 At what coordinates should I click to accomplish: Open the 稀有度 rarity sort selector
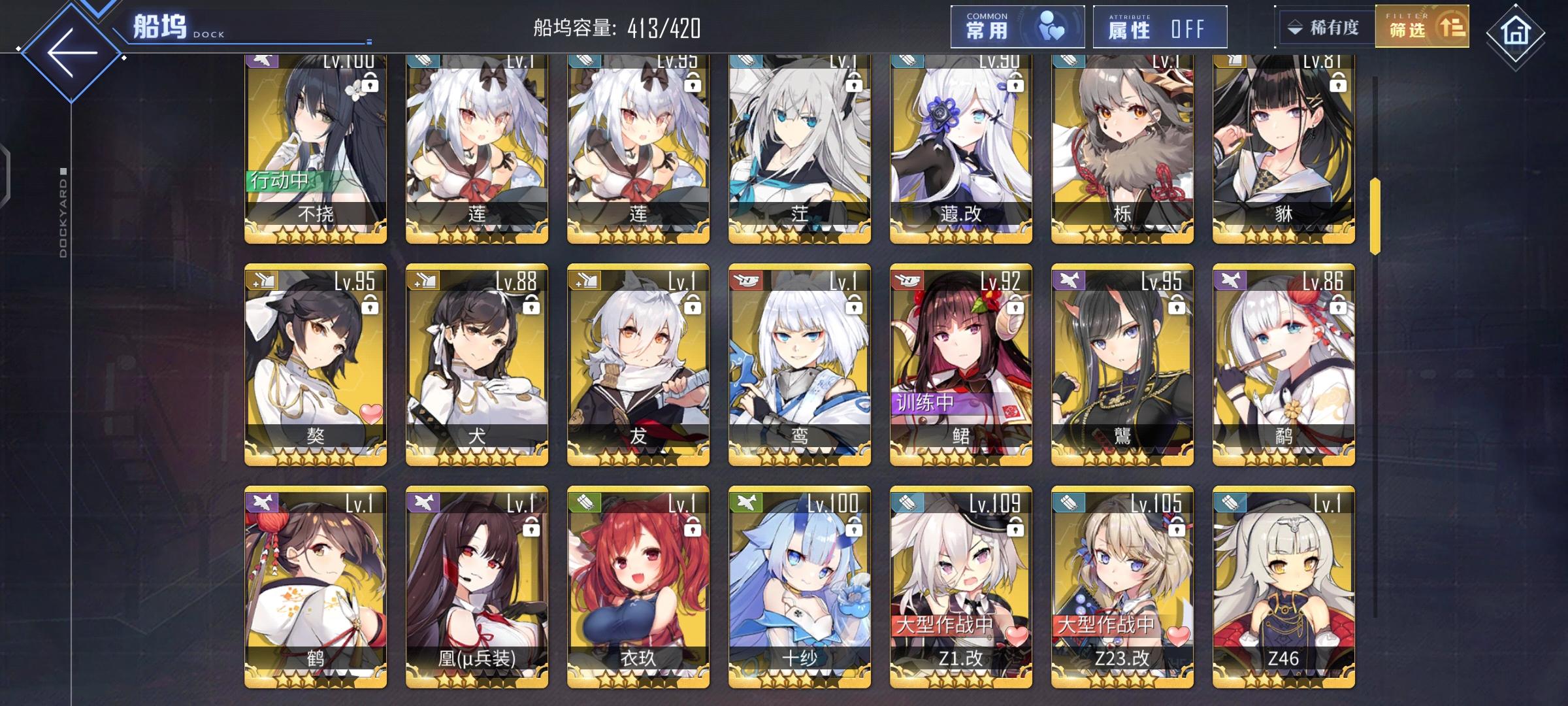(1326, 27)
